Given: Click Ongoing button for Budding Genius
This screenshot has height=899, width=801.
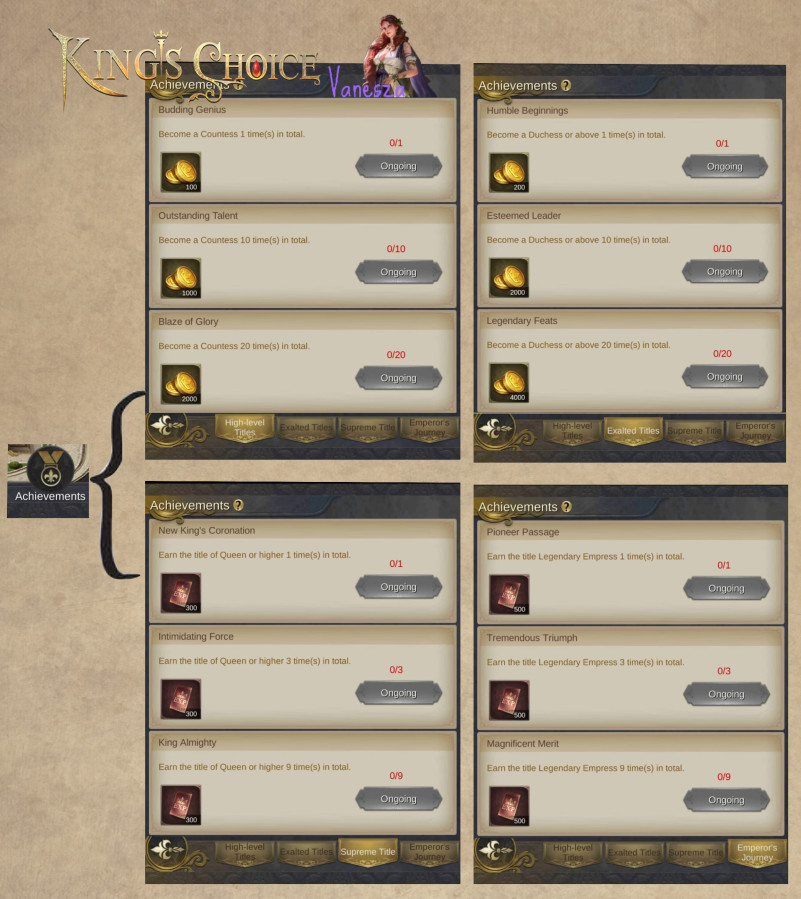Looking at the screenshot, I should click(398, 166).
